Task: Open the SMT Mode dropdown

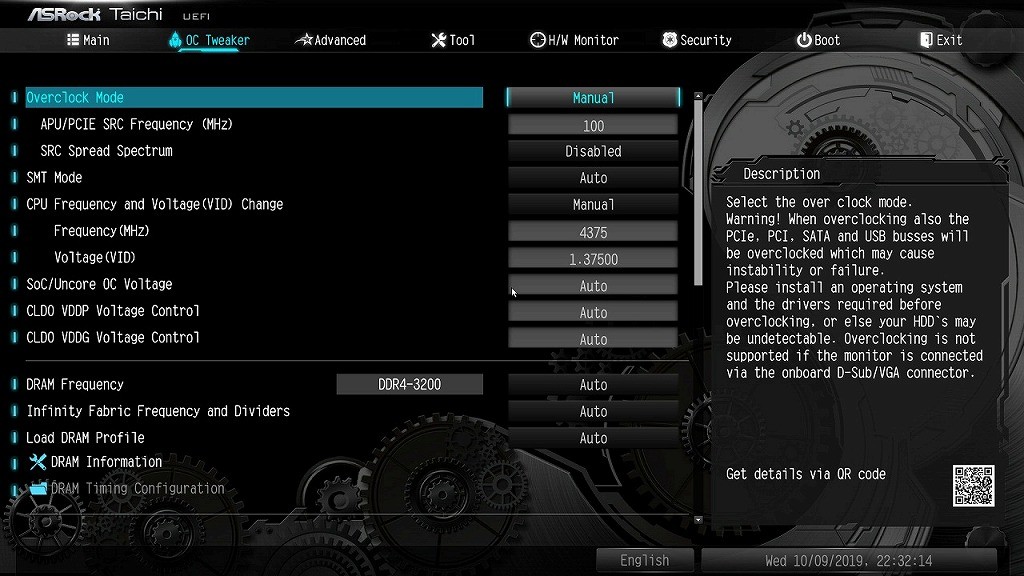Action: coord(593,178)
